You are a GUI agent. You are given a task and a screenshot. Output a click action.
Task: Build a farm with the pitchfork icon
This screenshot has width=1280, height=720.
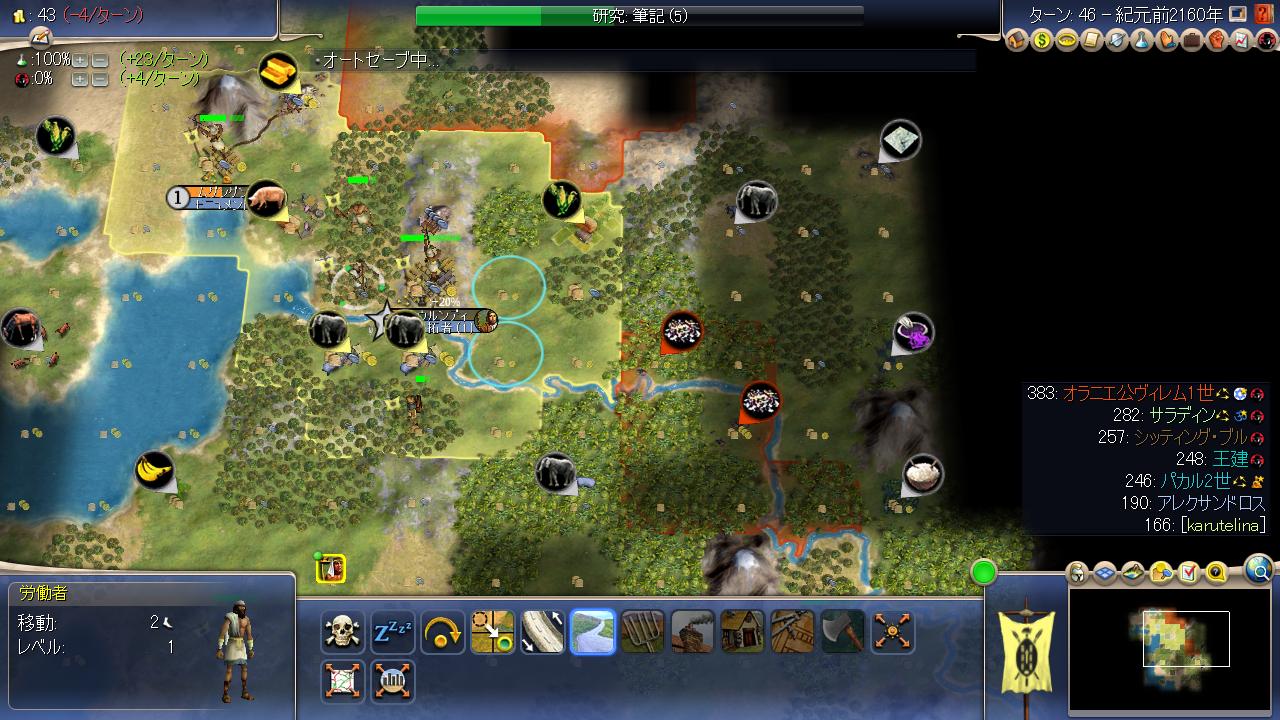pos(643,632)
